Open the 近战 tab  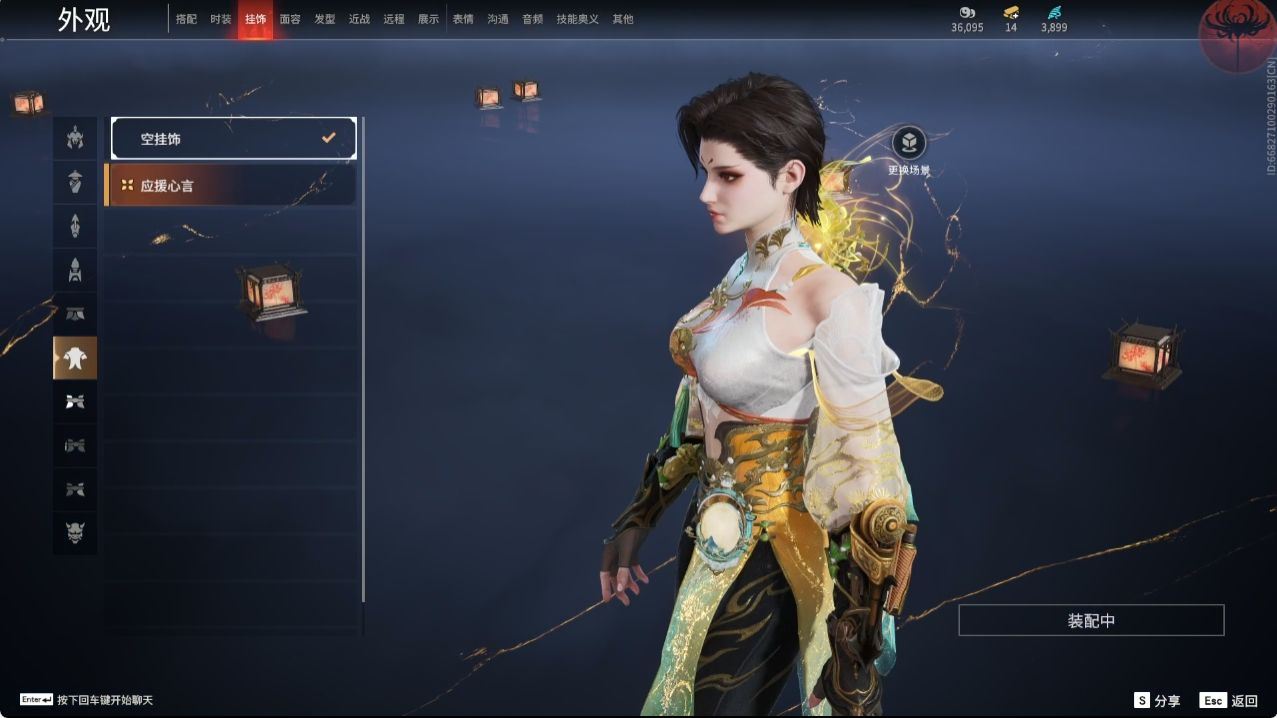pos(359,19)
